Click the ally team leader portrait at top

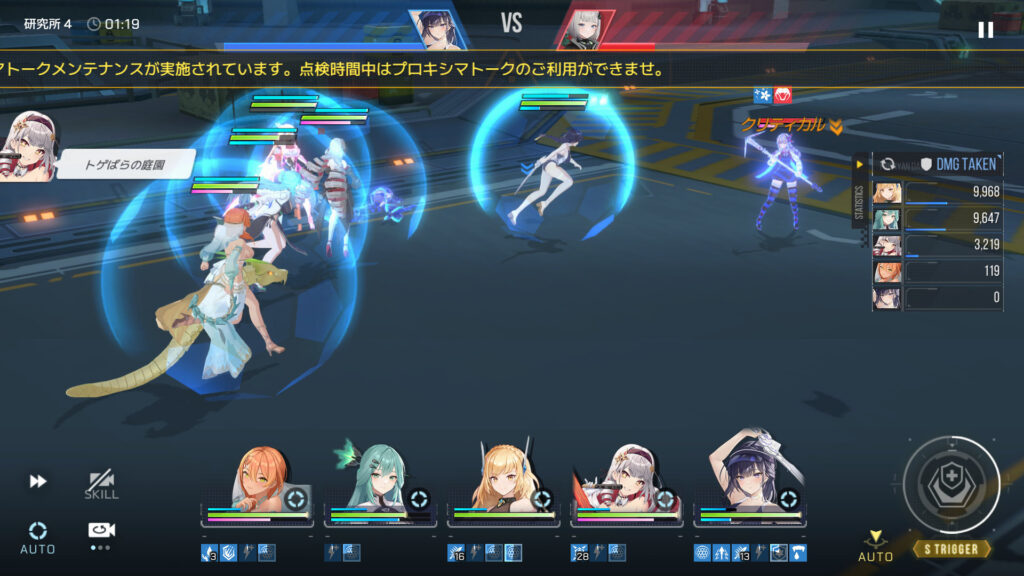pos(438,28)
